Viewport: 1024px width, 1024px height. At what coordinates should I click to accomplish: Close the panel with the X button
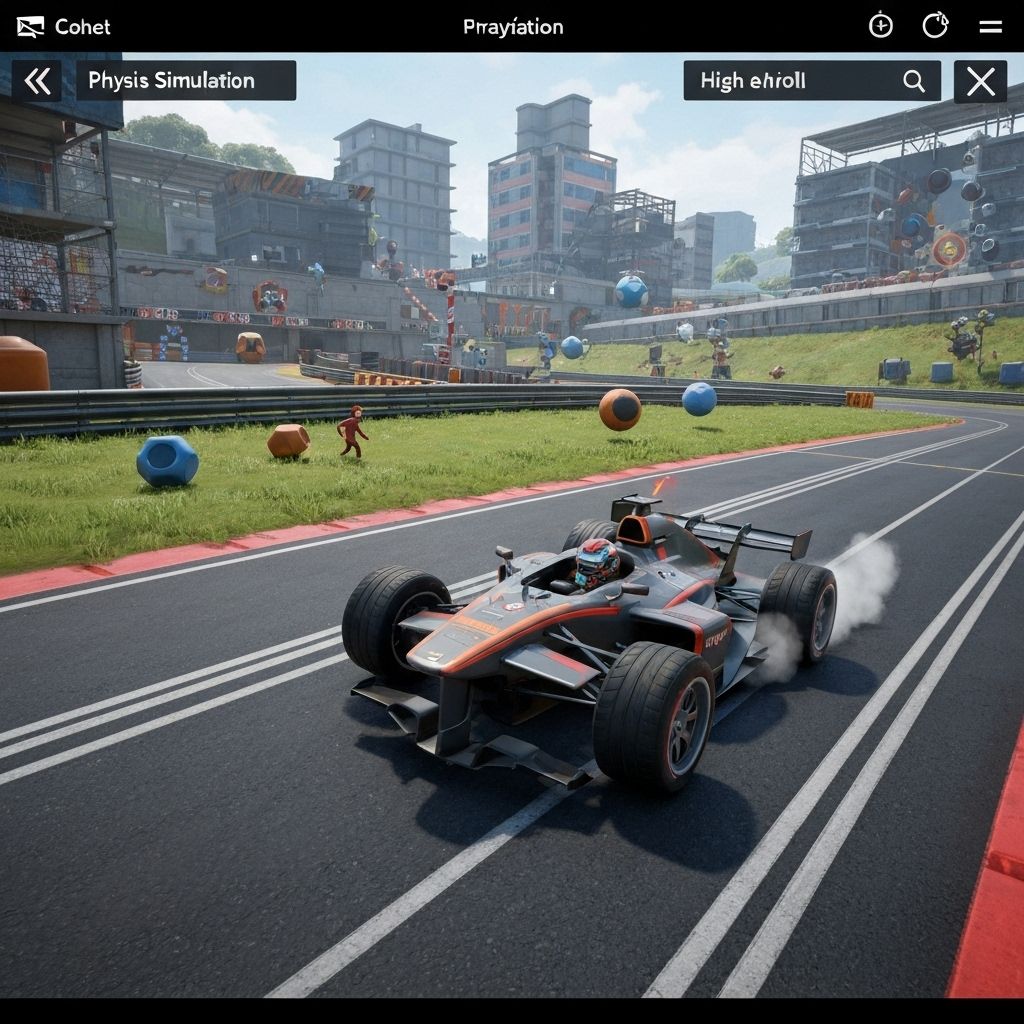980,81
